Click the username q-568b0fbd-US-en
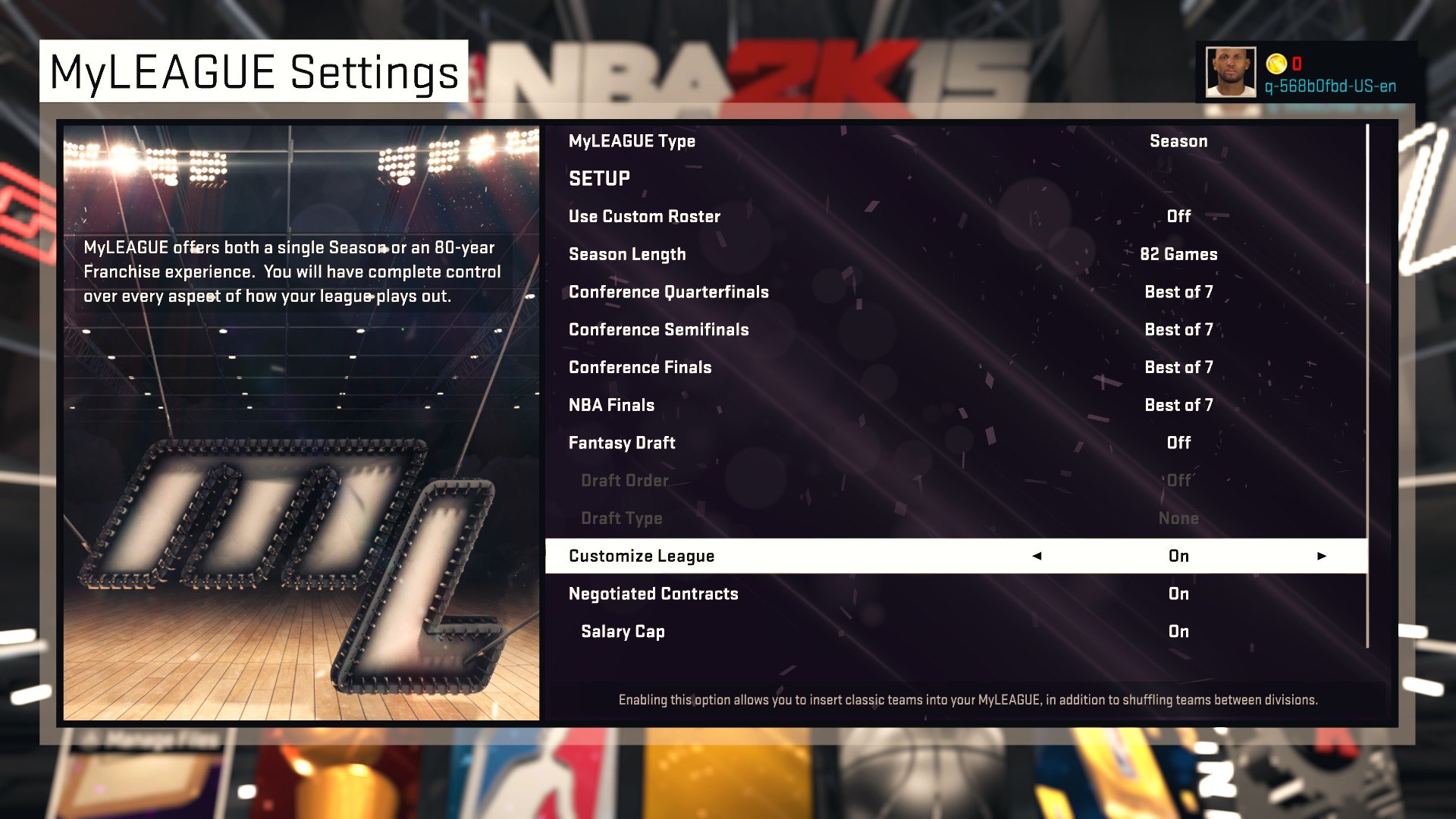 tap(1332, 86)
